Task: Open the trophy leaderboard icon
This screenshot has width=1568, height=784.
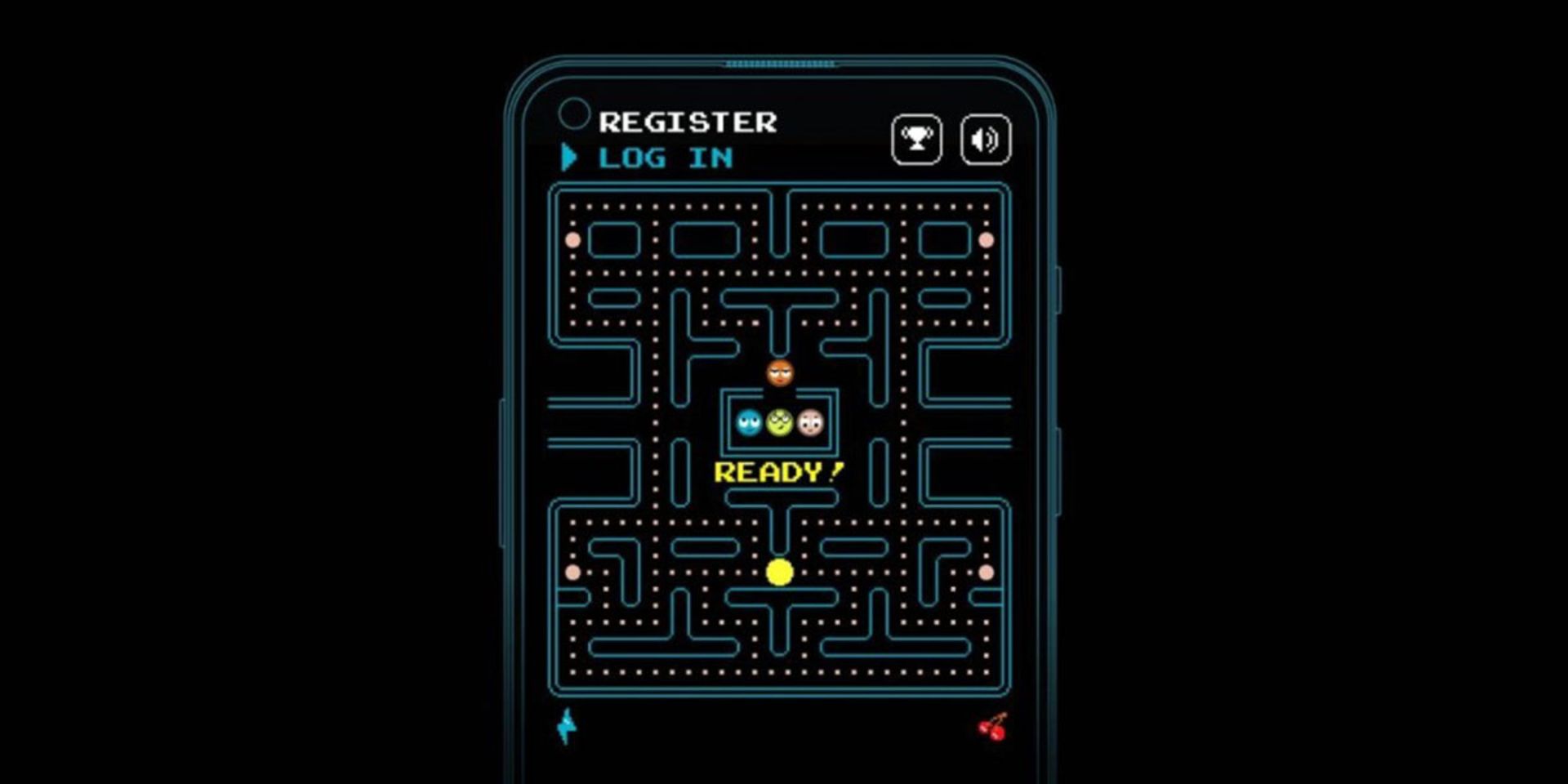Action: pos(916,139)
